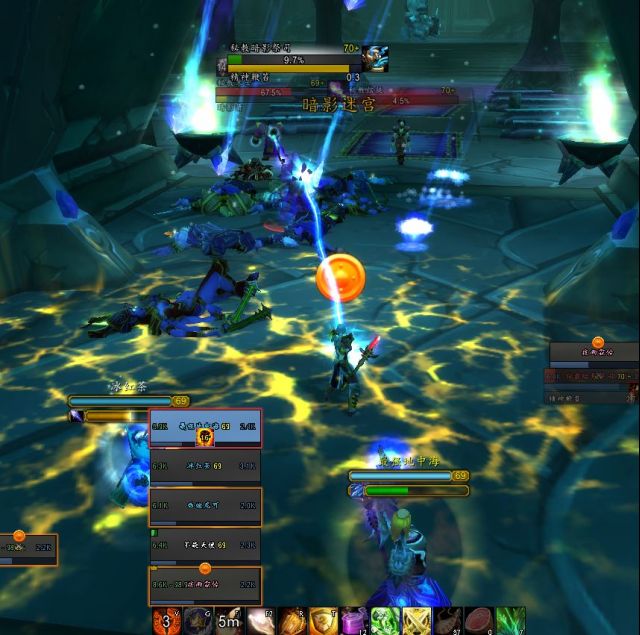Activate the yellow crossed swords ability
The image size is (640, 635).
pyautogui.click(x=417, y=621)
